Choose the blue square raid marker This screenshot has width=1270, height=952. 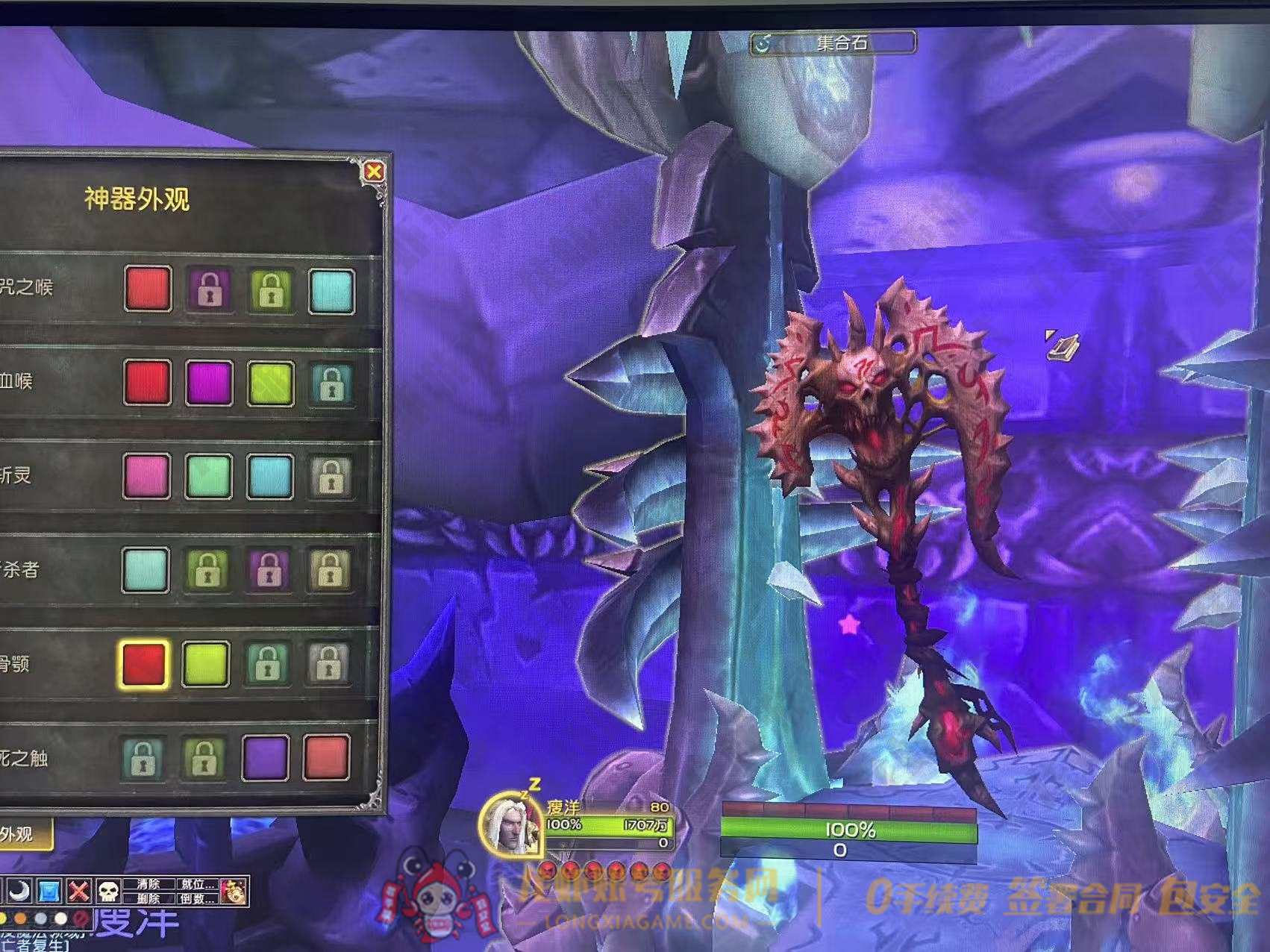tap(49, 891)
